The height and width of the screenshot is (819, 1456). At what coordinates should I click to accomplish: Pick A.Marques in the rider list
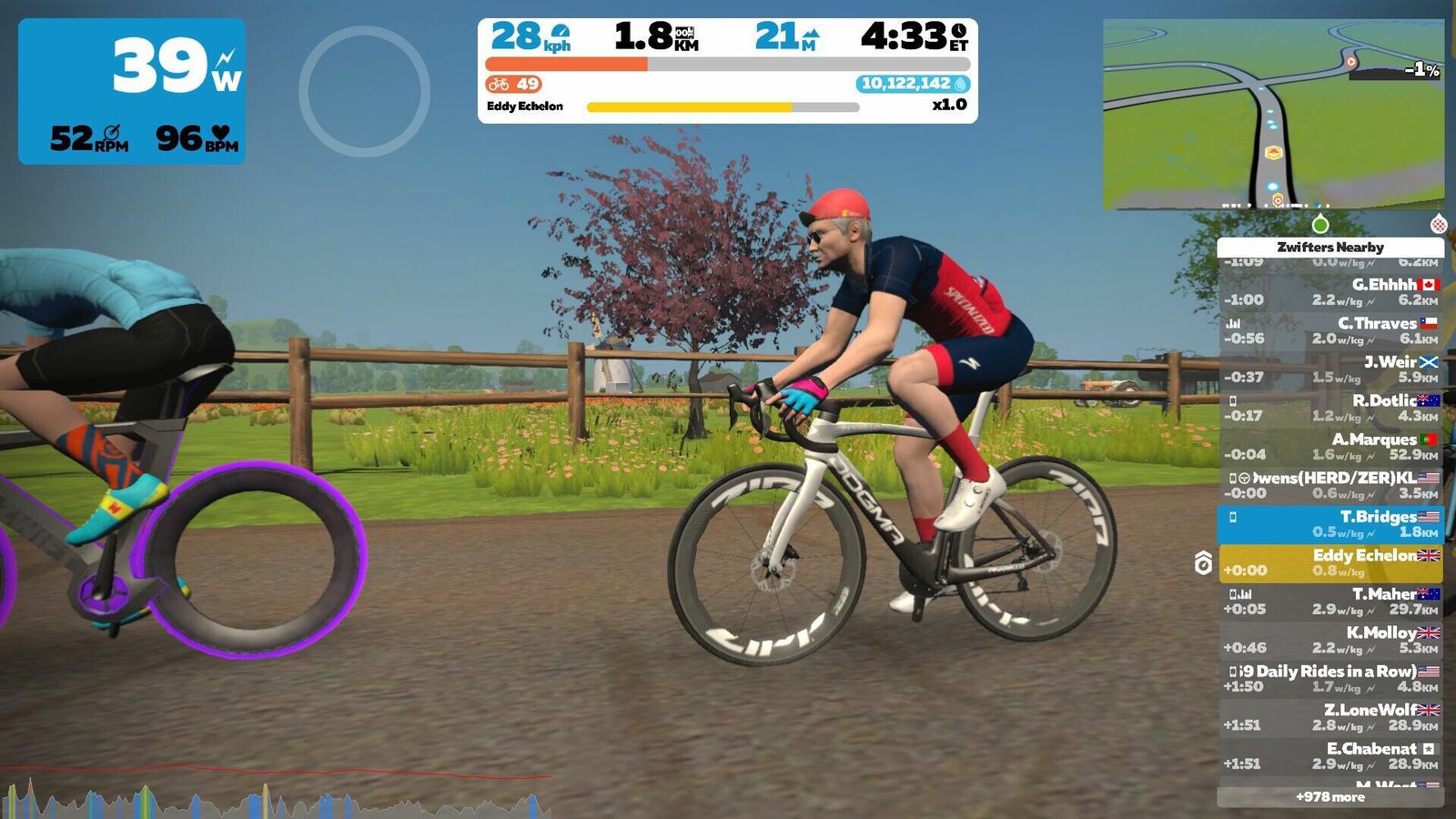pyautogui.click(x=1330, y=447)
